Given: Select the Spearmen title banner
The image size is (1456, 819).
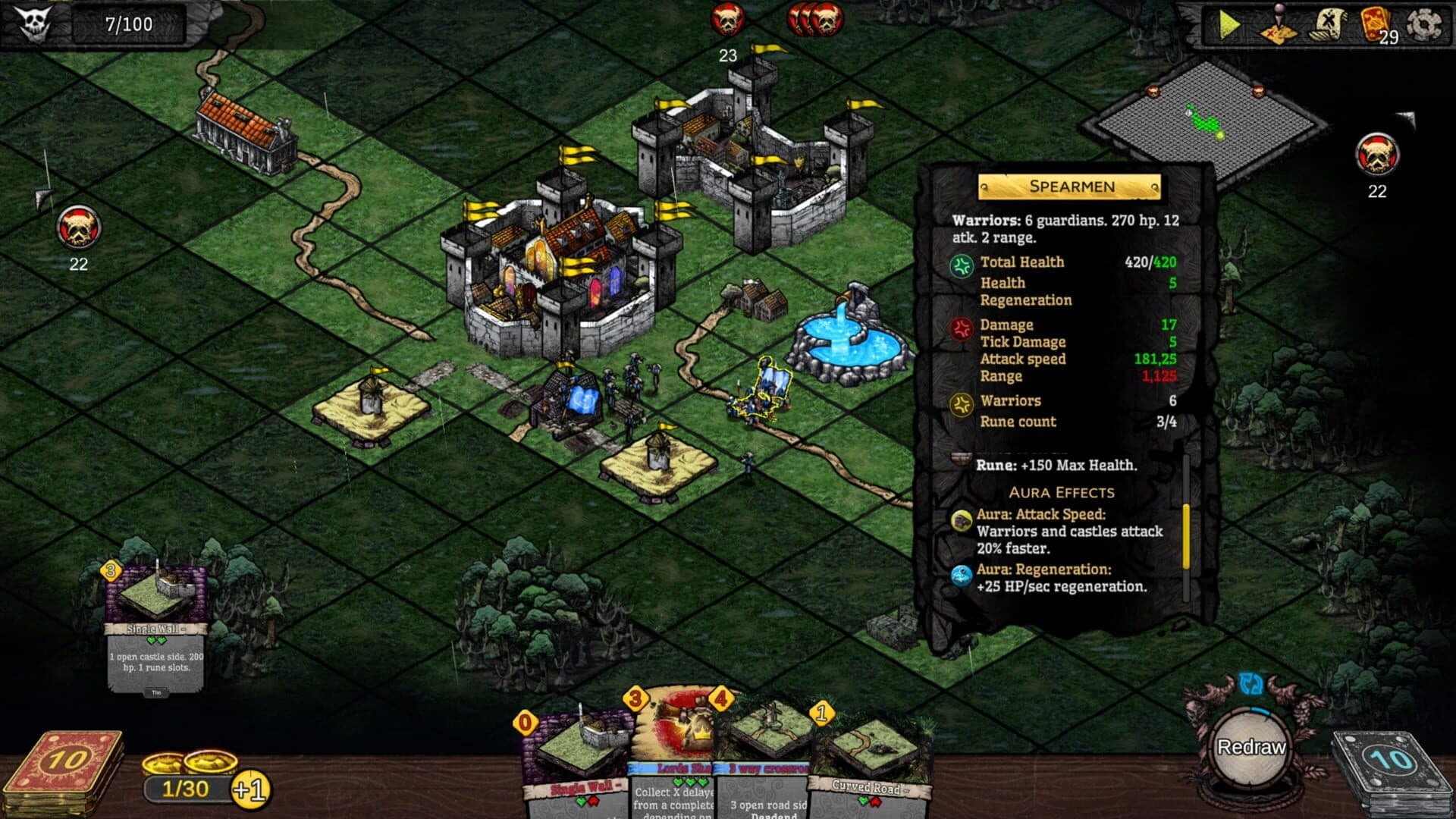Looking at the screenshot, I should click(1069, 187).
